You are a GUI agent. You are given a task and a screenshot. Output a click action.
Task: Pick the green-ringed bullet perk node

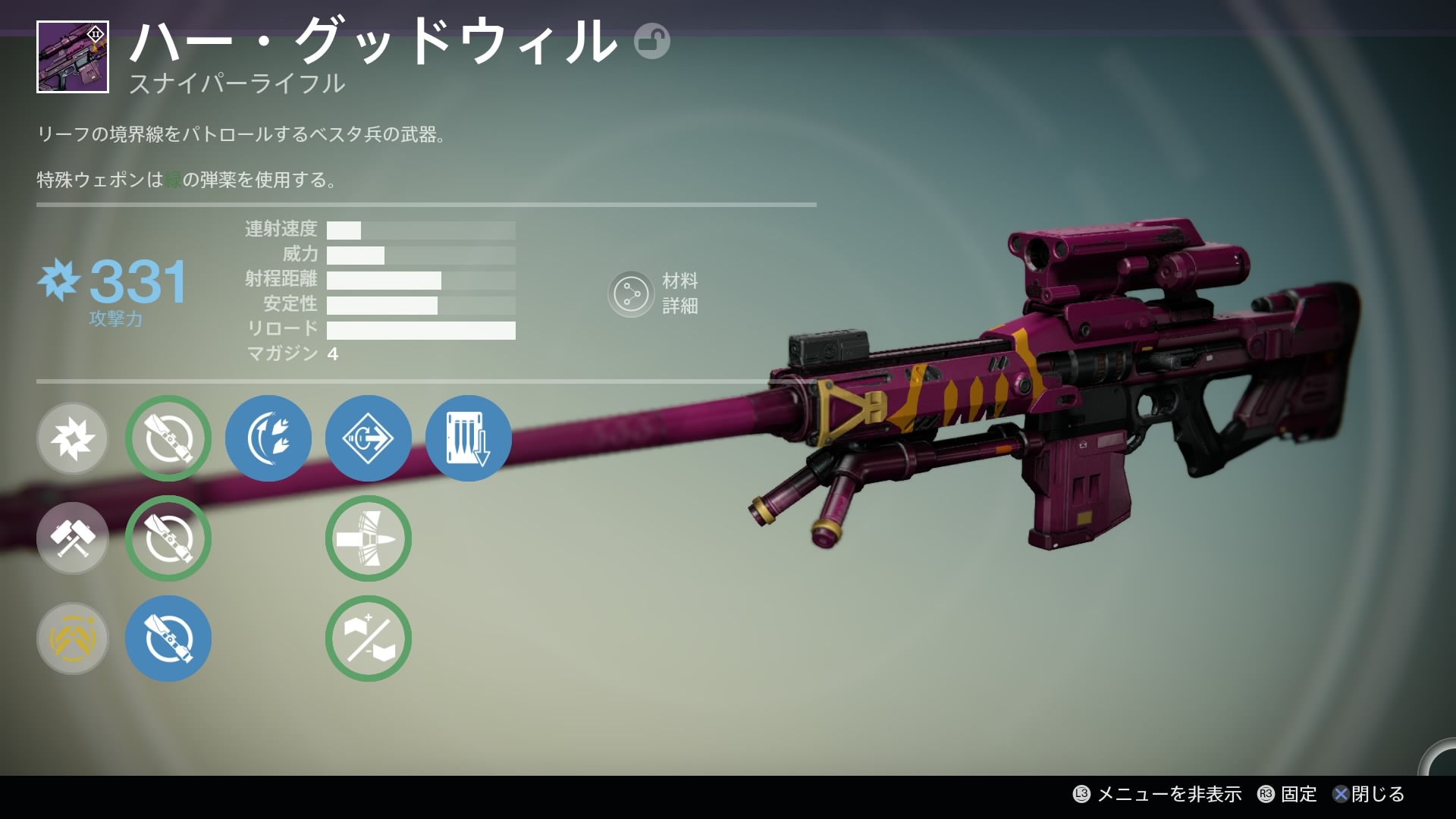(369, 538)
